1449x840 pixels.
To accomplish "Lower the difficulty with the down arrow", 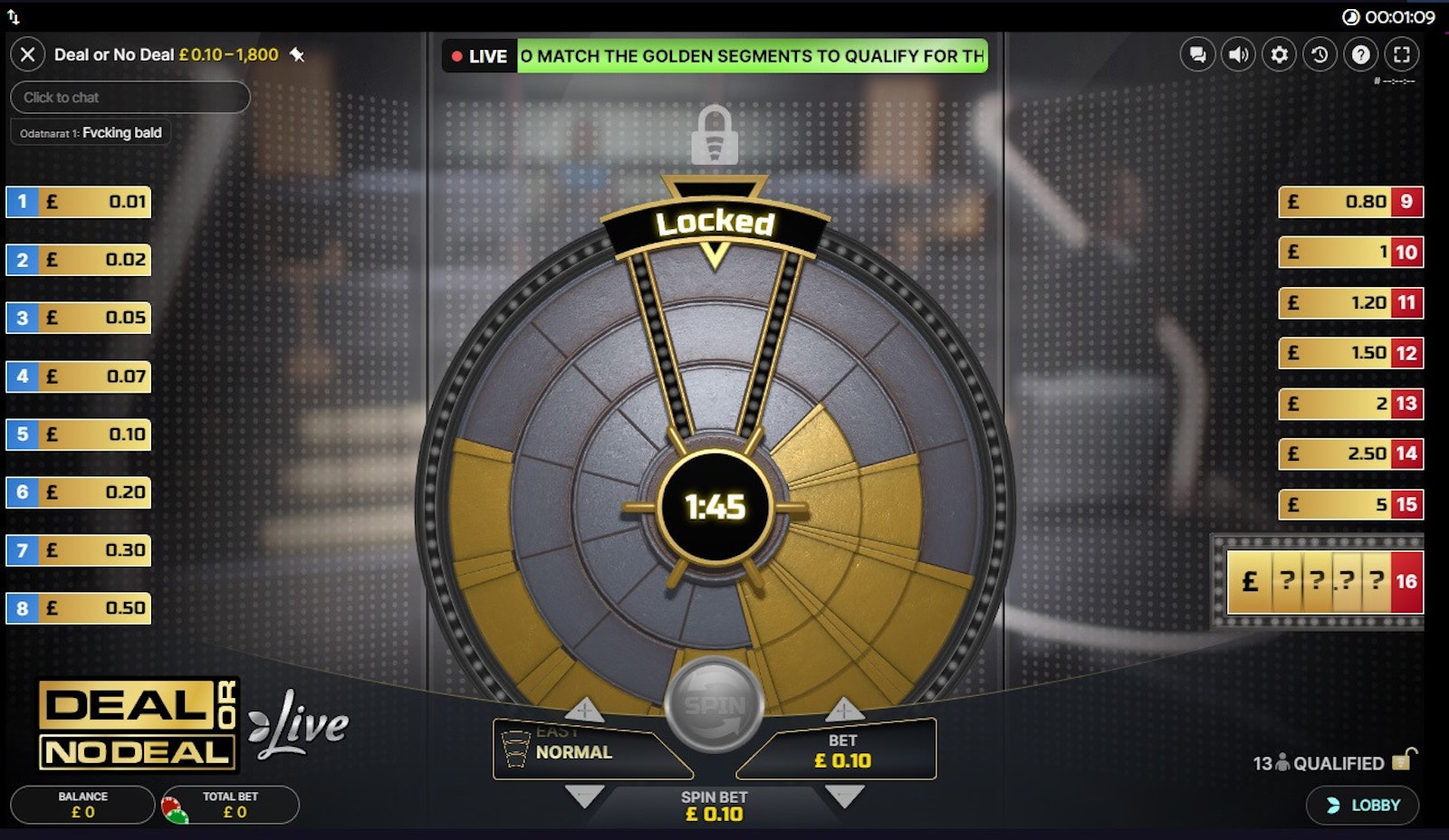I will [x=584, y=796].
